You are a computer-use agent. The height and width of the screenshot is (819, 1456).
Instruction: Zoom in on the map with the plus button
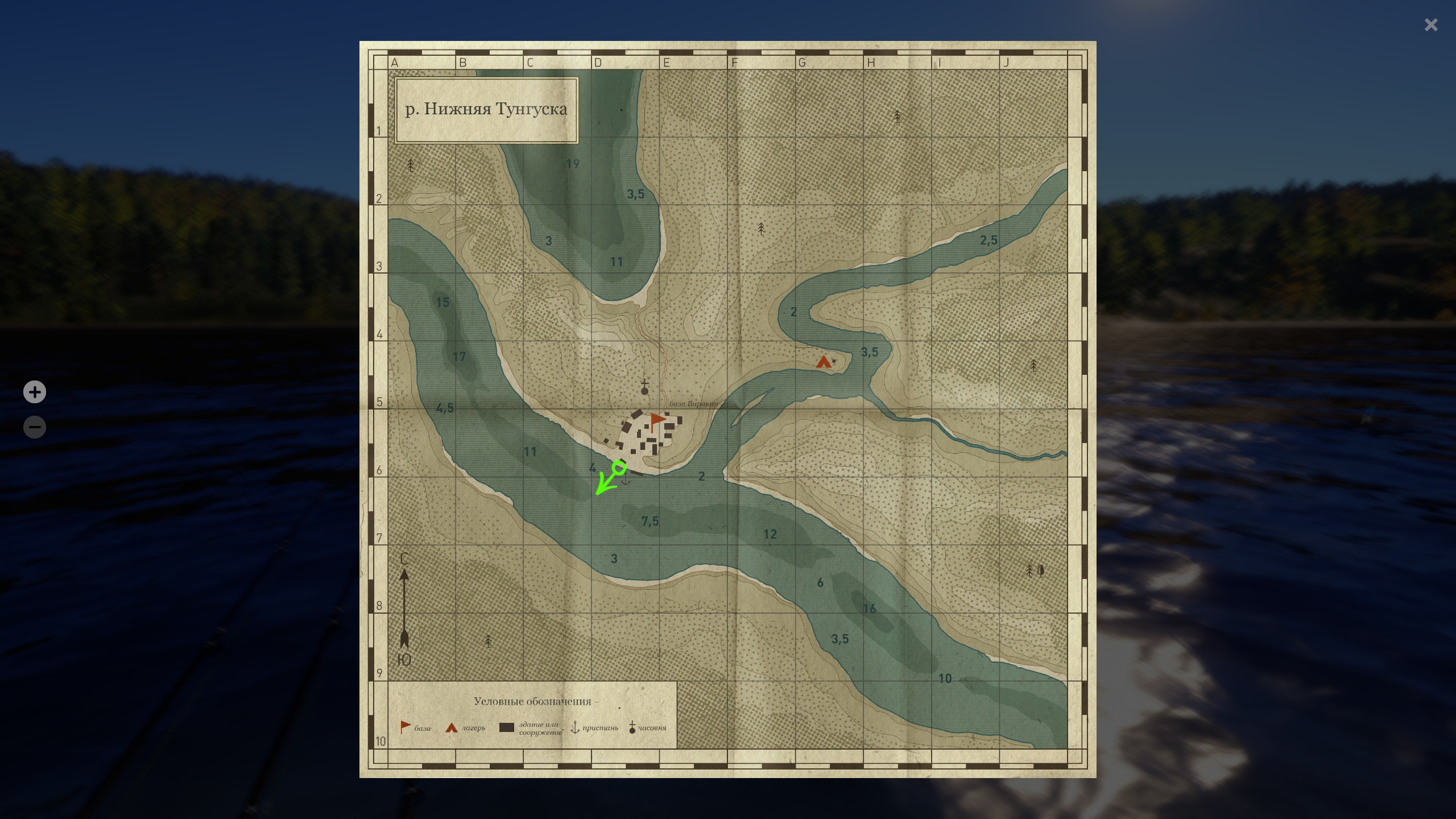pyautogui.click(x=35, y=392)
